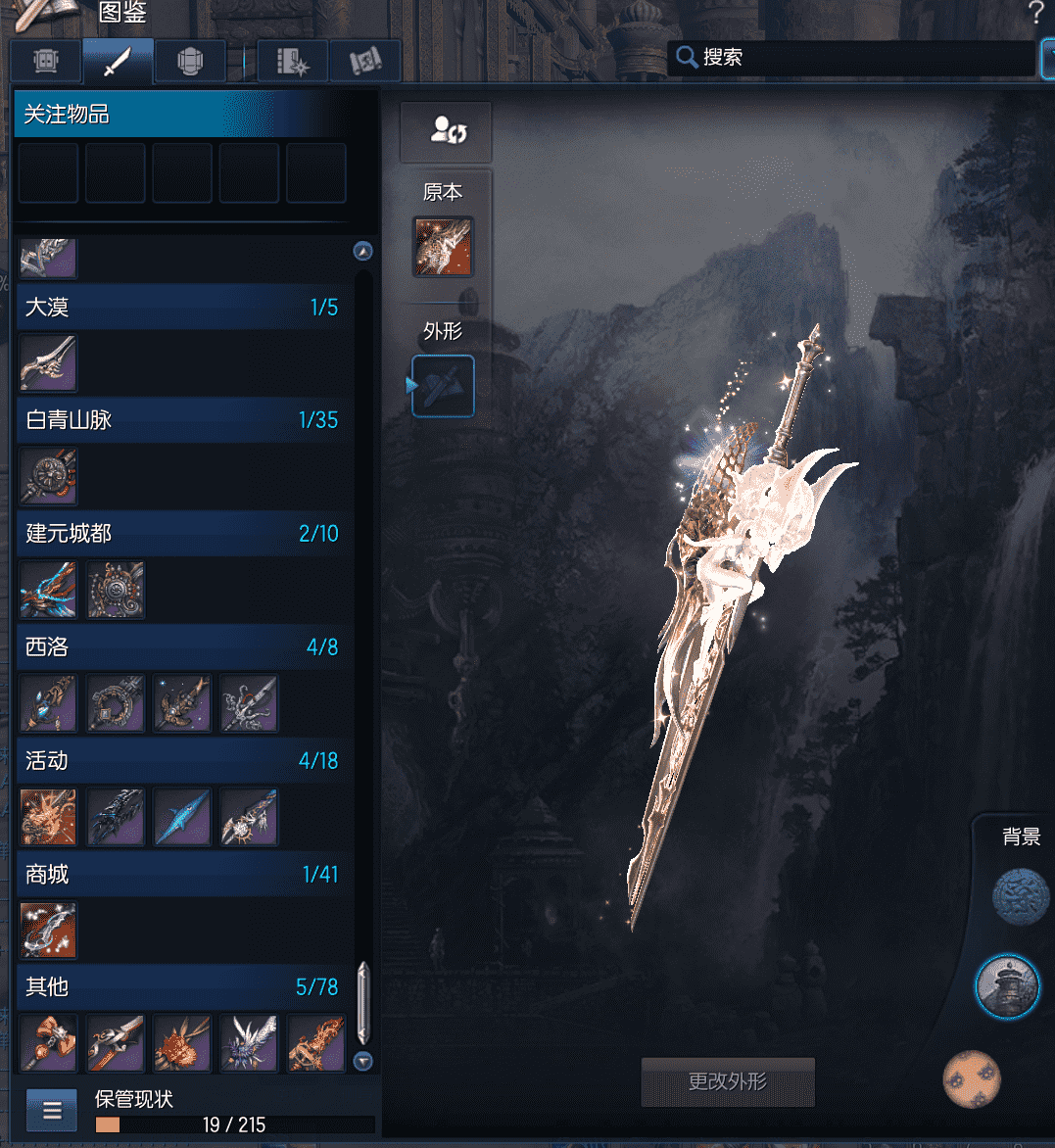This screenshot has height=1148, width=1055.
Task: Pick the blue spear item under 活动
Action: click(x=182, y=817)
